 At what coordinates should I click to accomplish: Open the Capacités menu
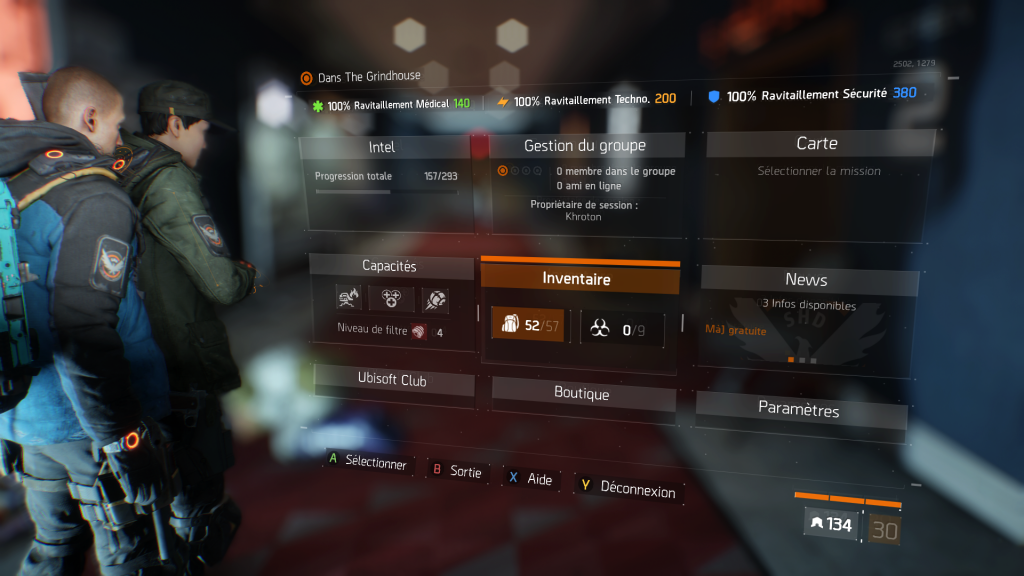pyautogui.click(x=389, y=266)
